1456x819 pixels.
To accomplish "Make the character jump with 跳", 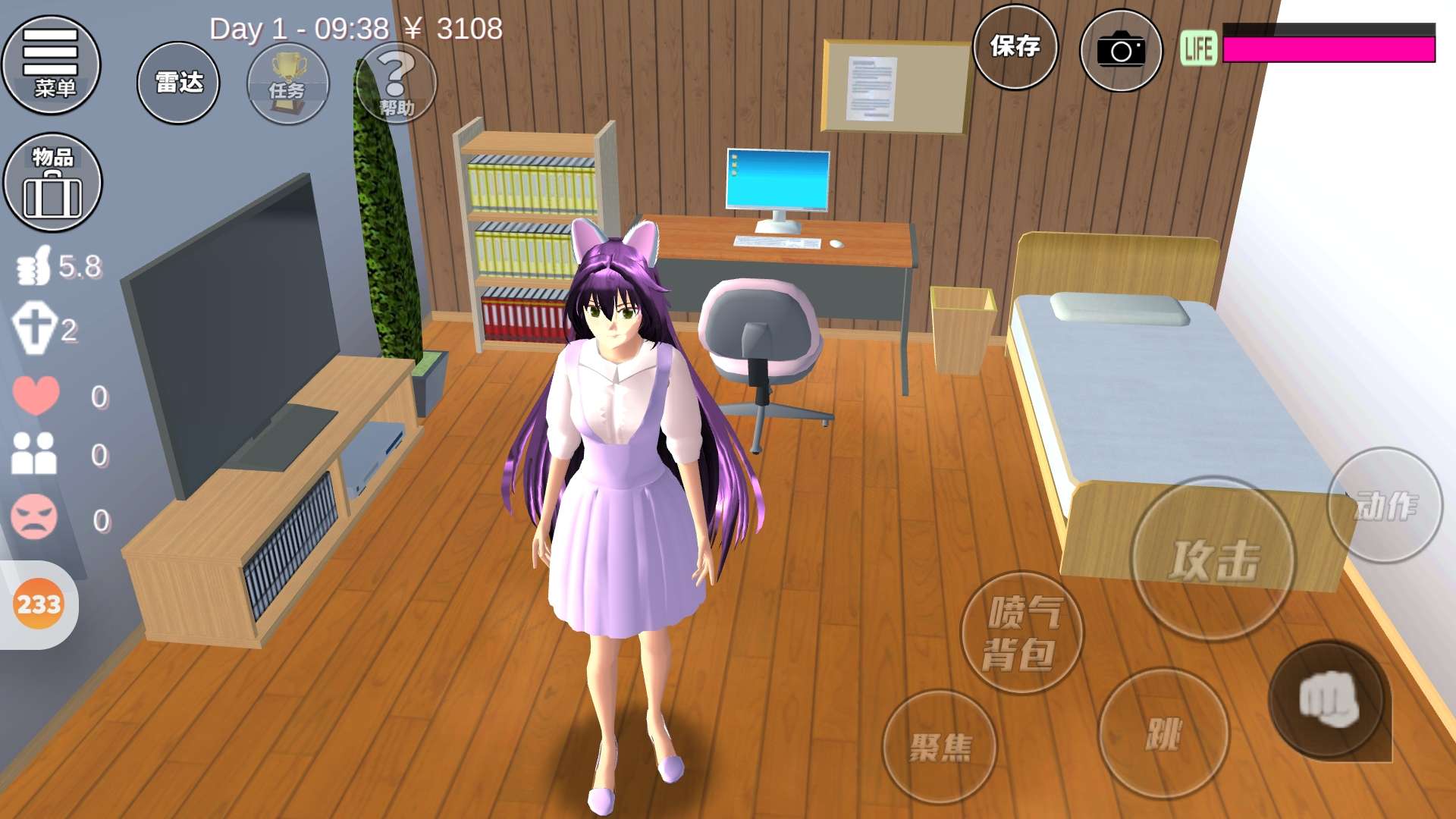I will pyautogui.click(x=1163, y=733).
